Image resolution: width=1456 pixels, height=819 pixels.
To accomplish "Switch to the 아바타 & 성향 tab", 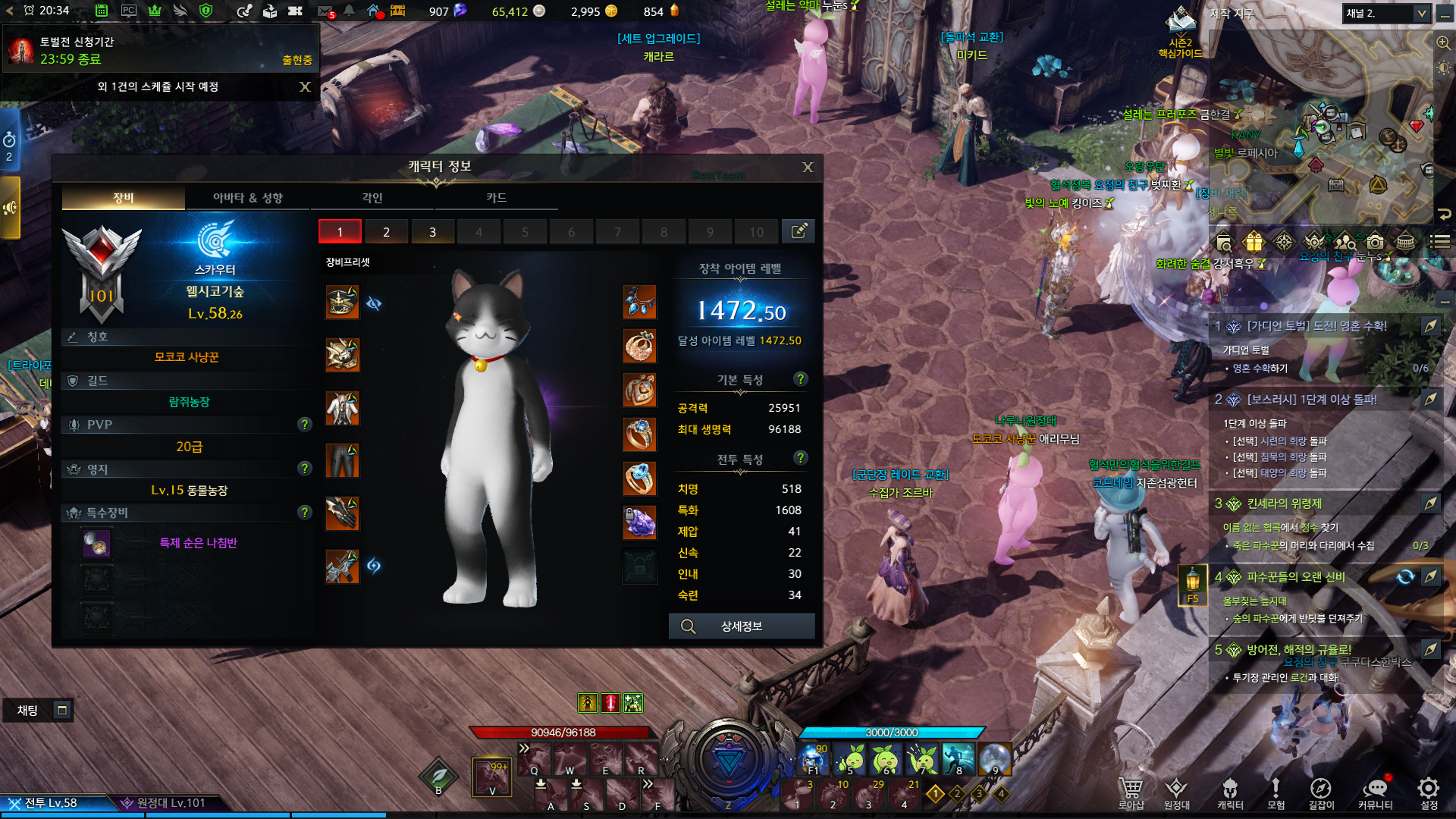I will point(247,198).
